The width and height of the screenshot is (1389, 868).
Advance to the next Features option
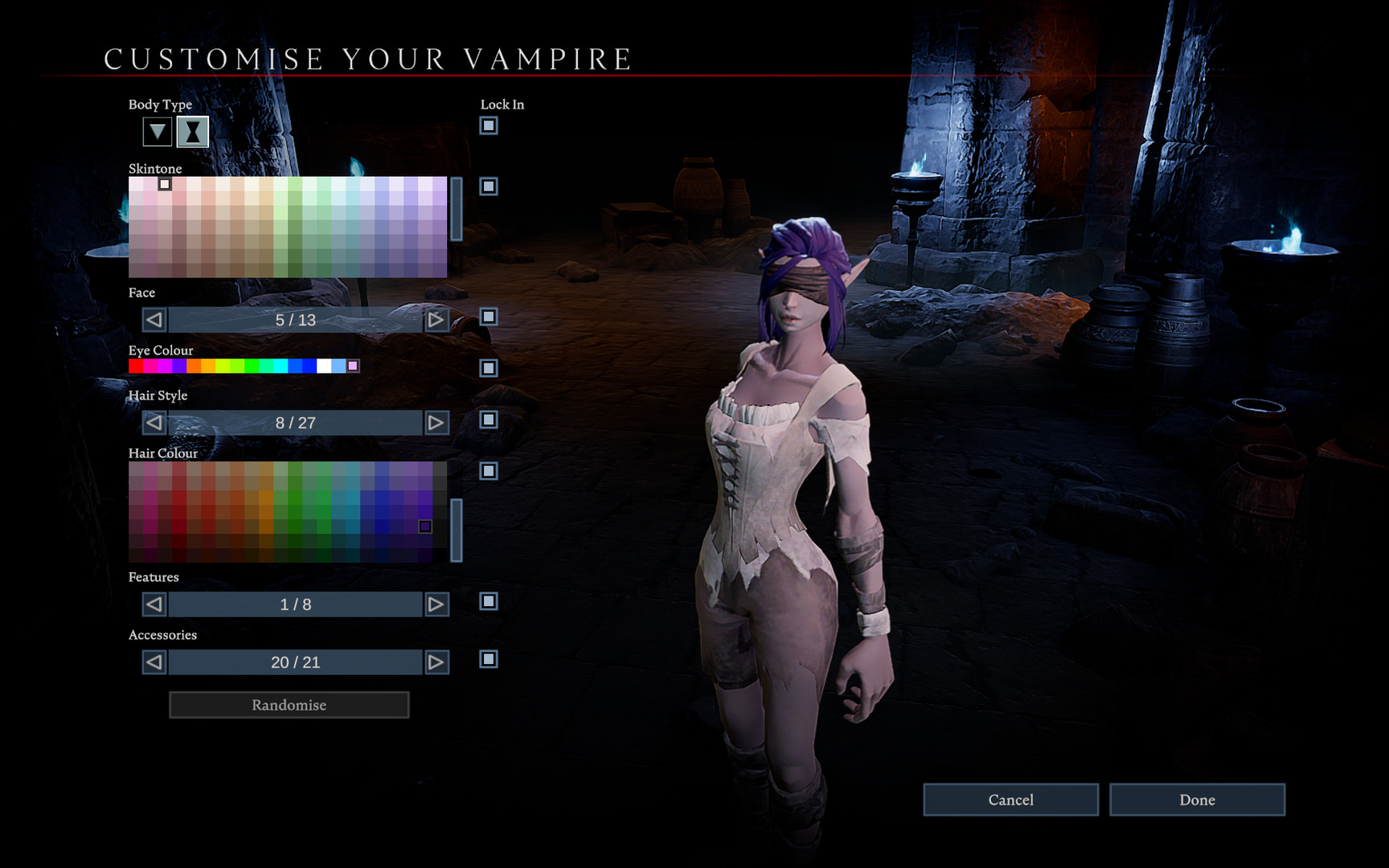[436, 604]
